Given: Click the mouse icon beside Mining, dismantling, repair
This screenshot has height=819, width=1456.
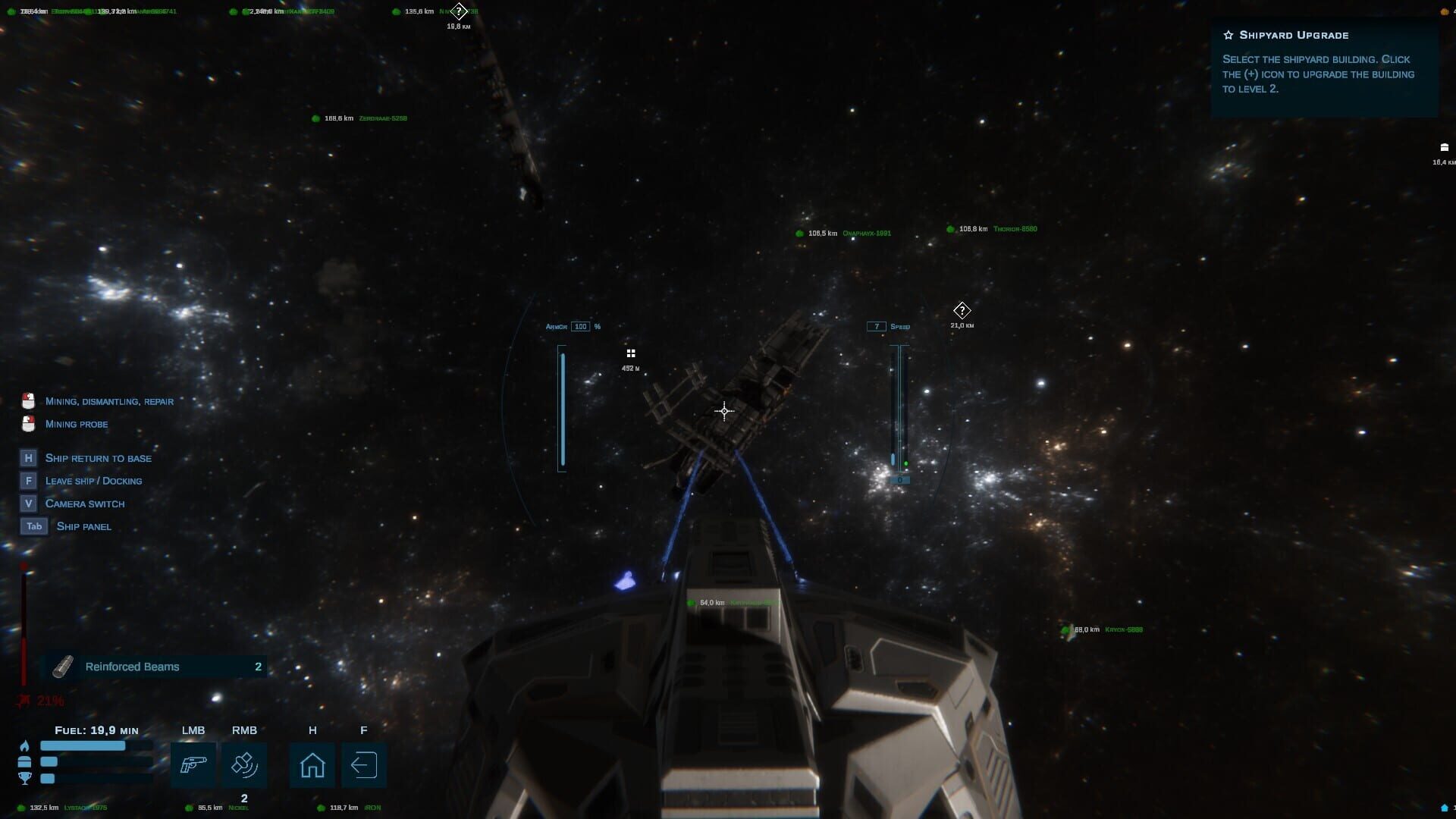Looking at the screenshot, I should (x=29, y=400).
